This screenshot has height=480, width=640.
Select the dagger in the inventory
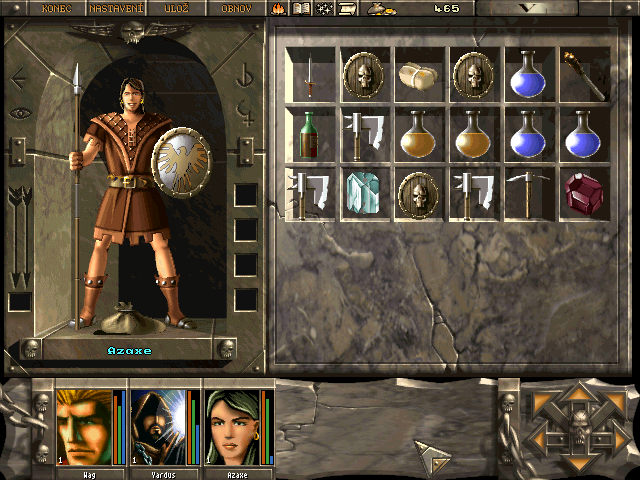coord(310,73)
